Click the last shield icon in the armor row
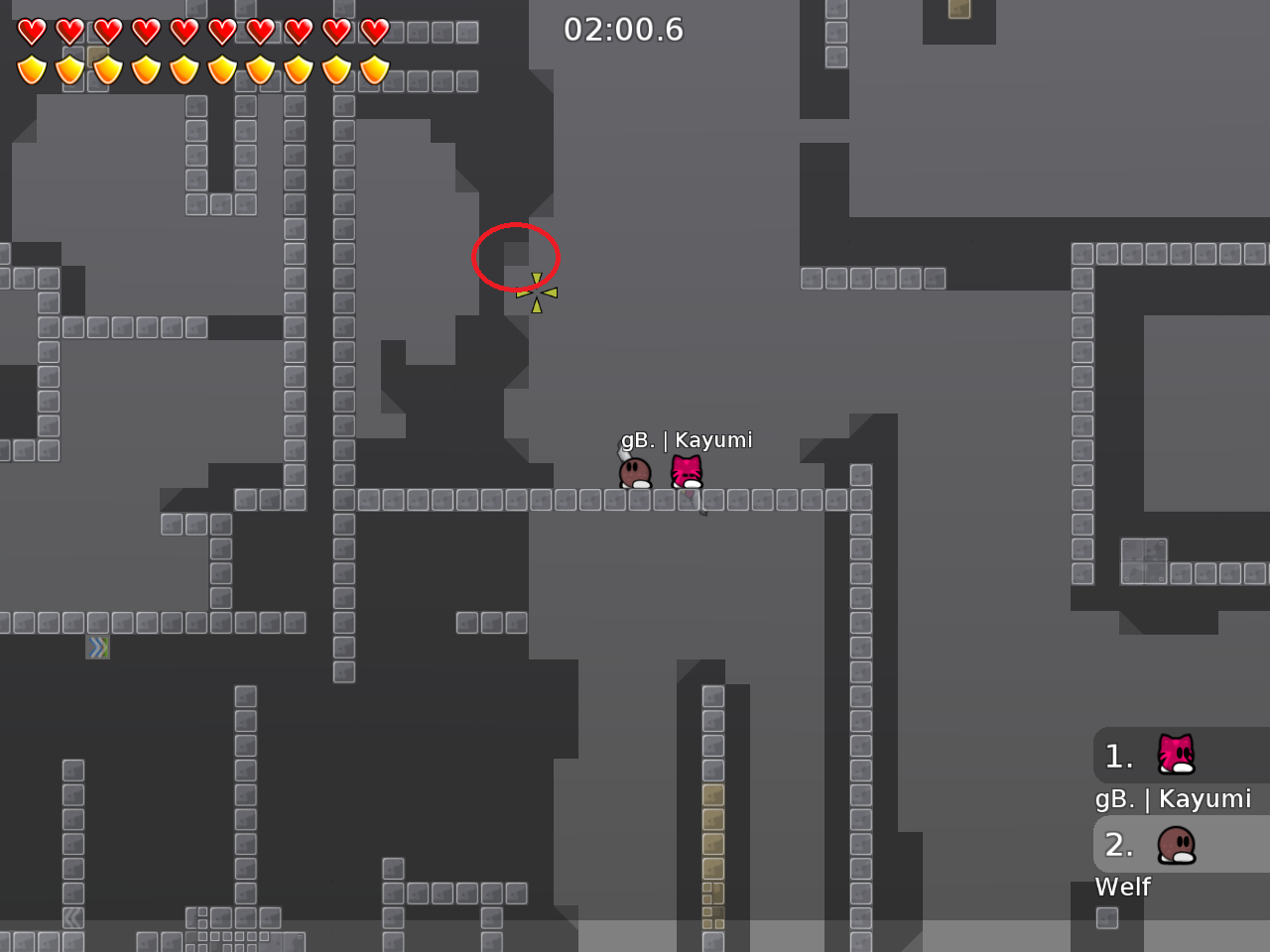 tap(373, 69)
